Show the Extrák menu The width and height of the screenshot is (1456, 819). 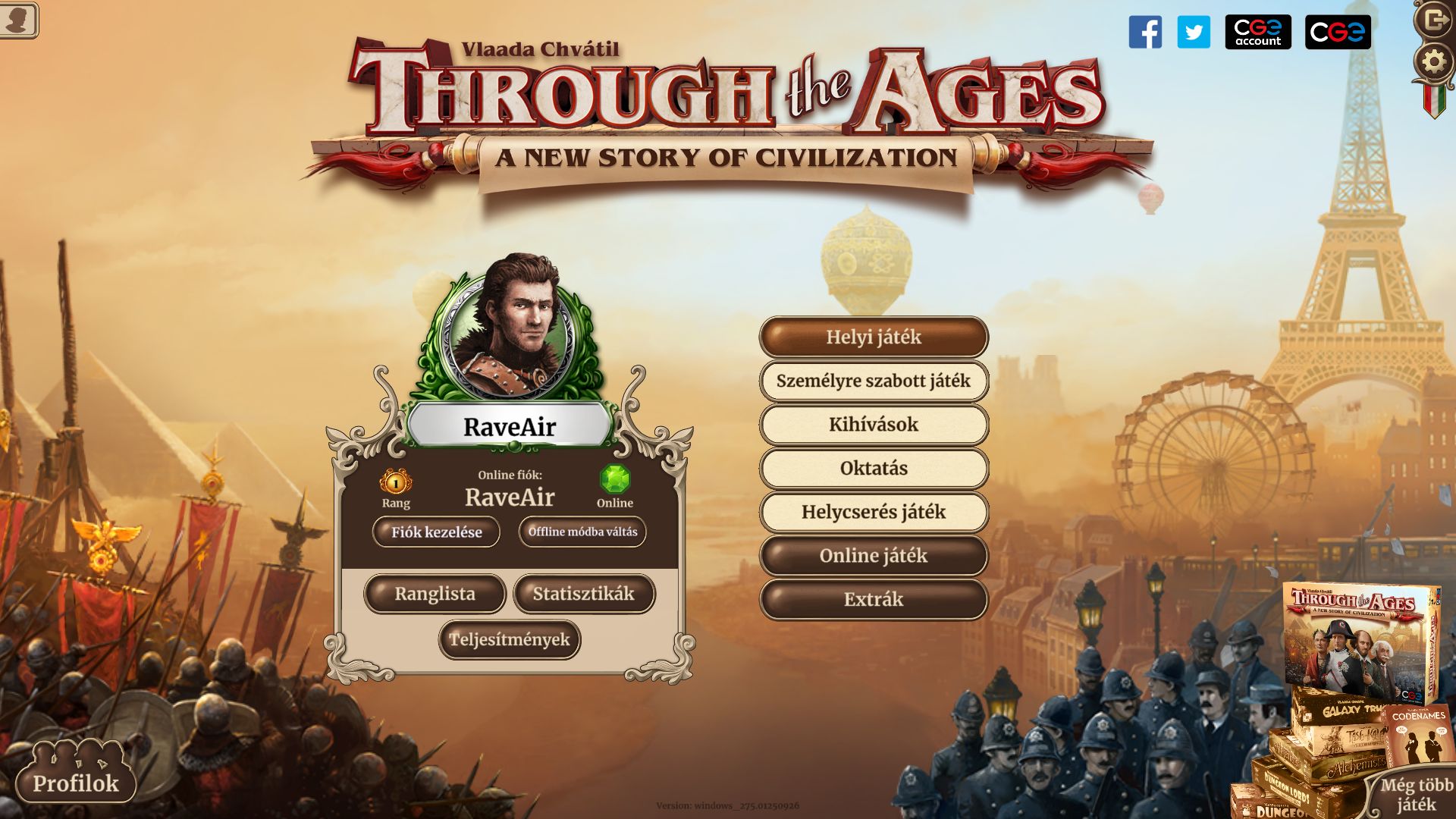pos(874,600)
